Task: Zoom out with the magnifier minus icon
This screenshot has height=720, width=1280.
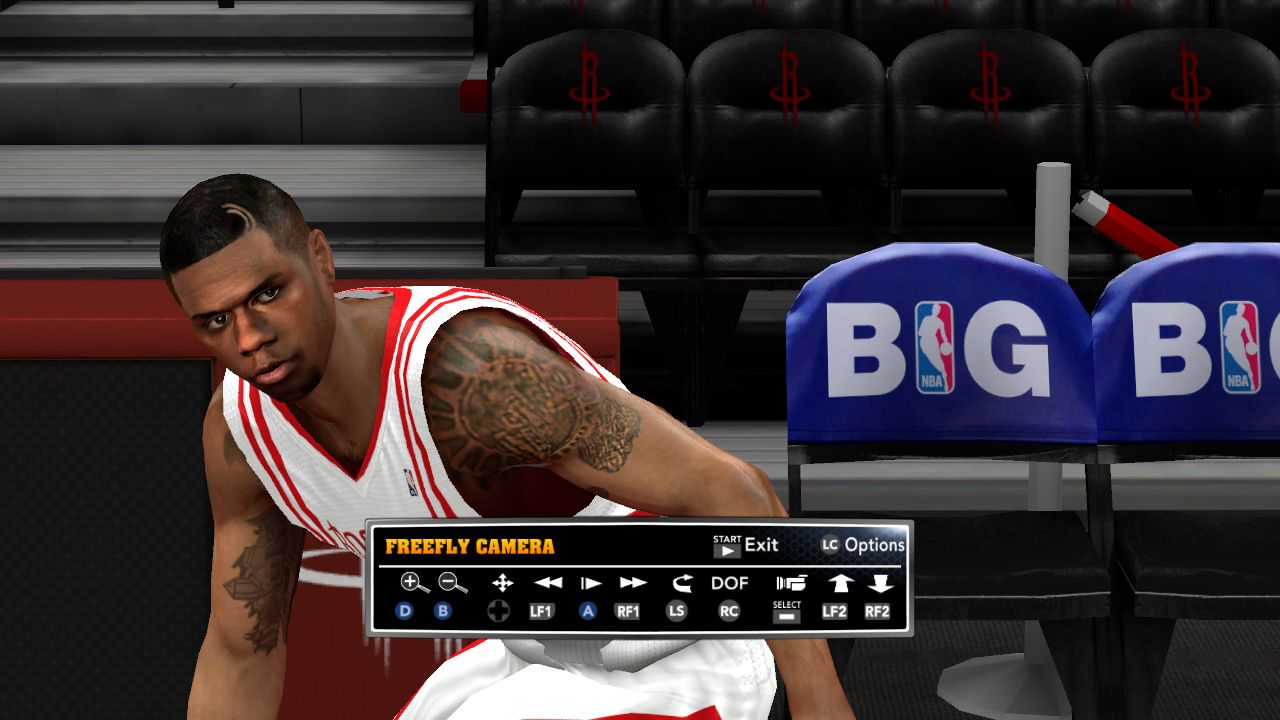Action: tap(452, 583)
